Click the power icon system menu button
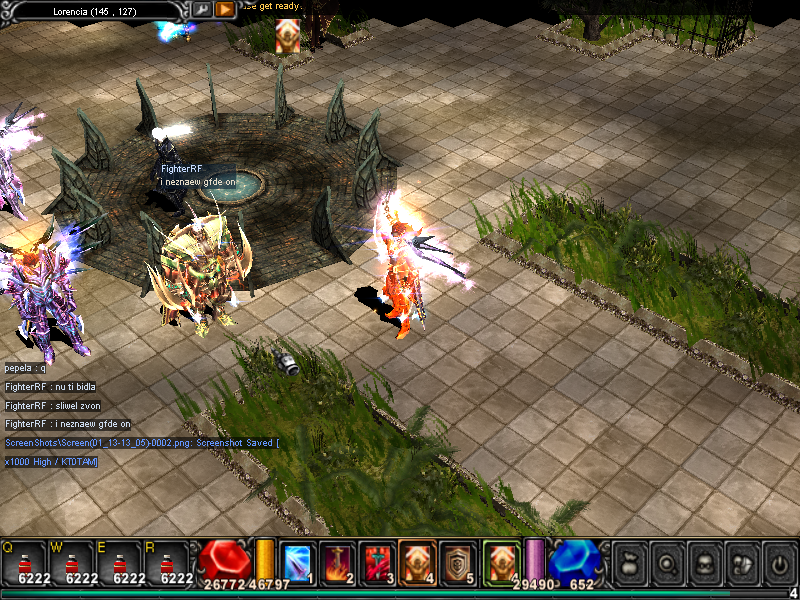800x600 pixels. coord(777,564)
